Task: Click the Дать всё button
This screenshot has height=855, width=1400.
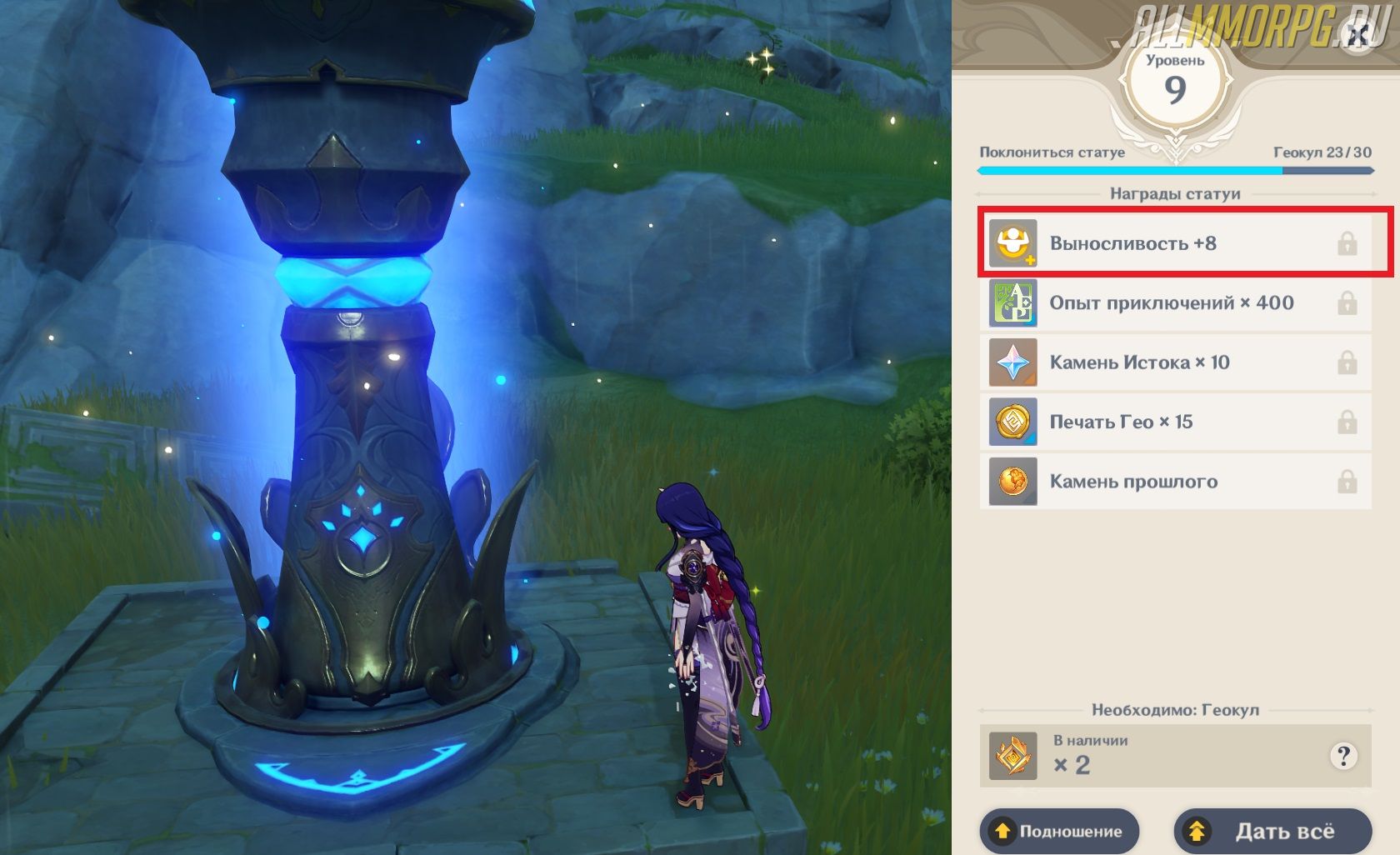Action: [1272, 831]
